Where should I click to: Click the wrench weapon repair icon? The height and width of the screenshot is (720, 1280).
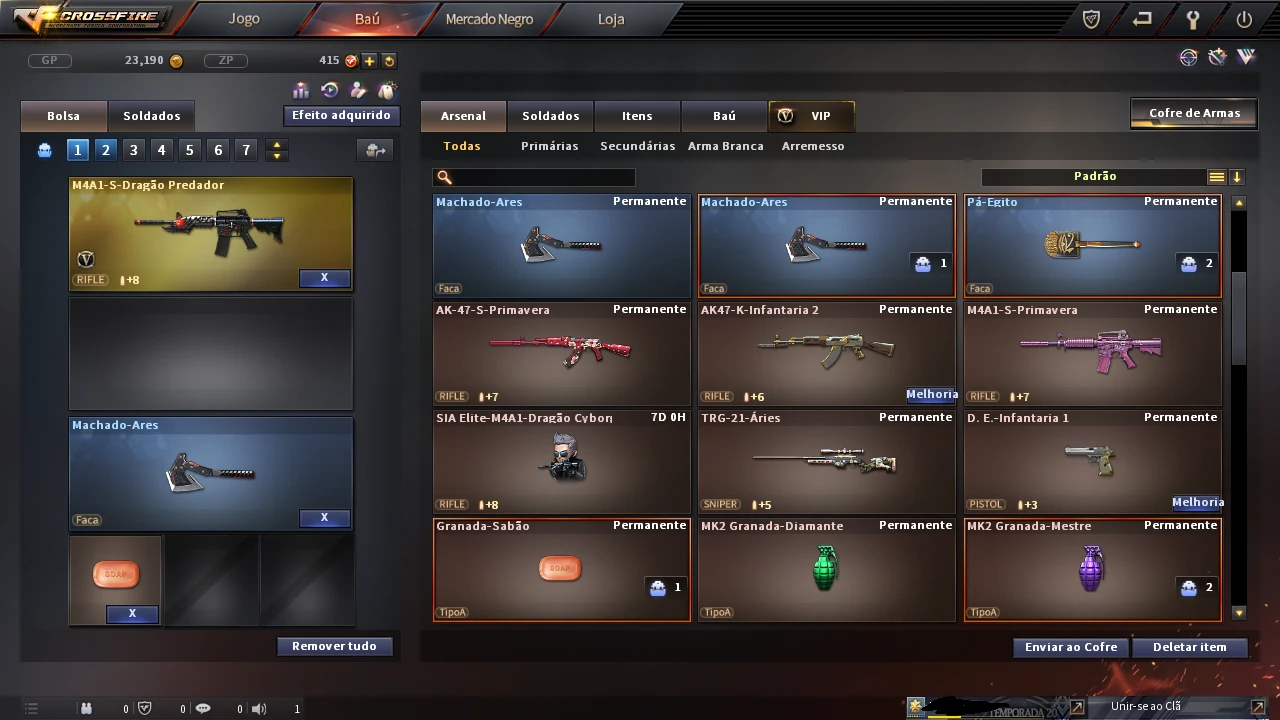(1217, 57)
